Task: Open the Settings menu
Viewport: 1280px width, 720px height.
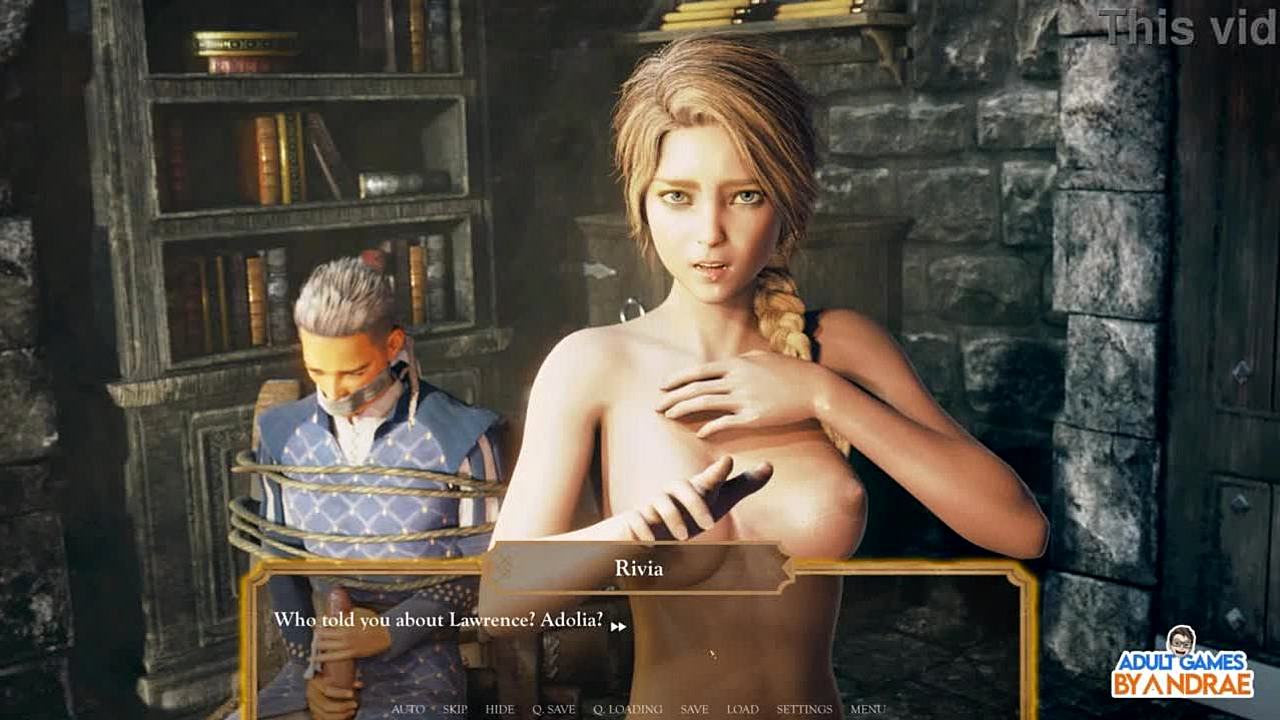Action: (x=804, y=709)
